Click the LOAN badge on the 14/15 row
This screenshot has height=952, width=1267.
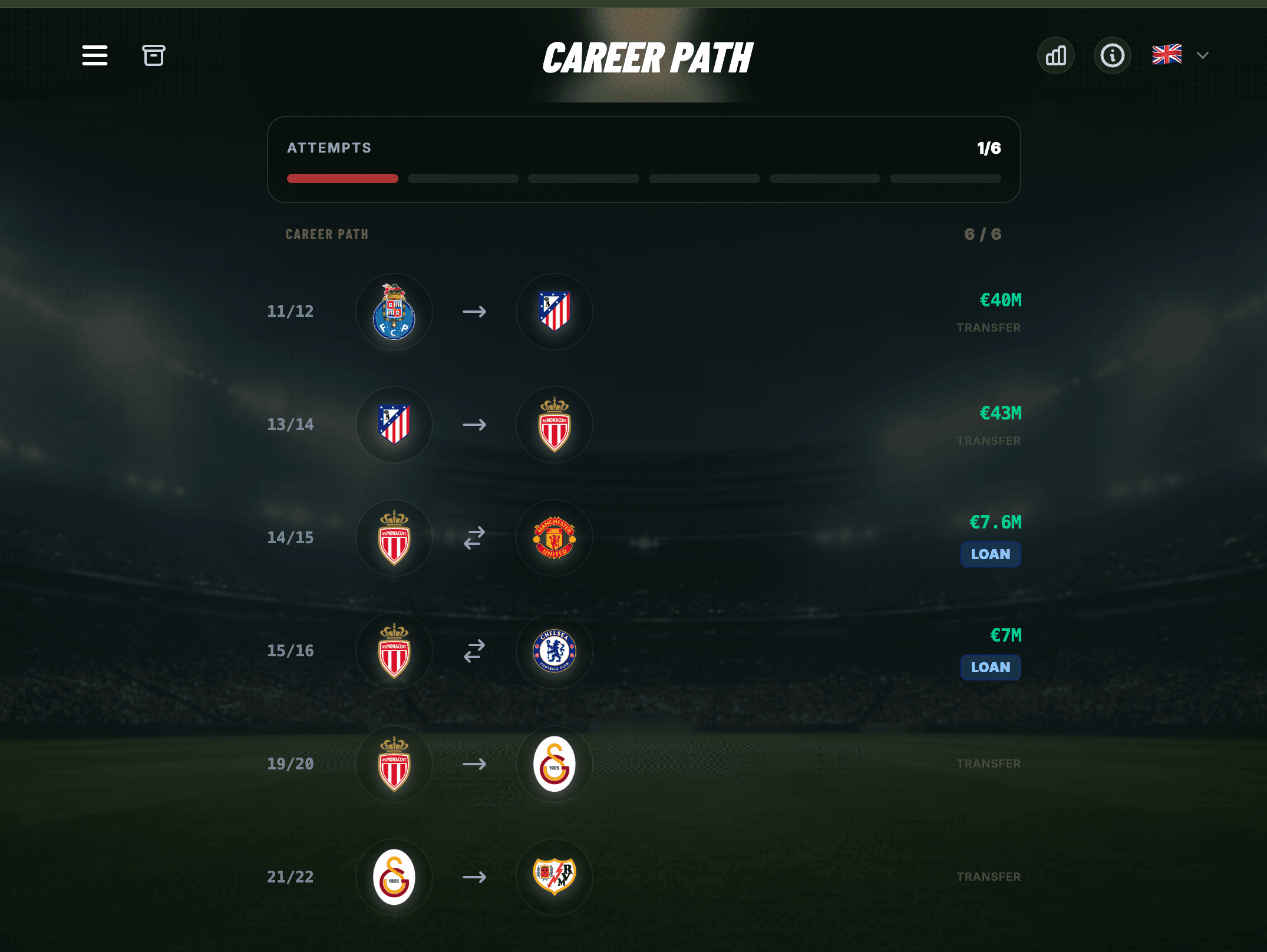click(990, 554)
